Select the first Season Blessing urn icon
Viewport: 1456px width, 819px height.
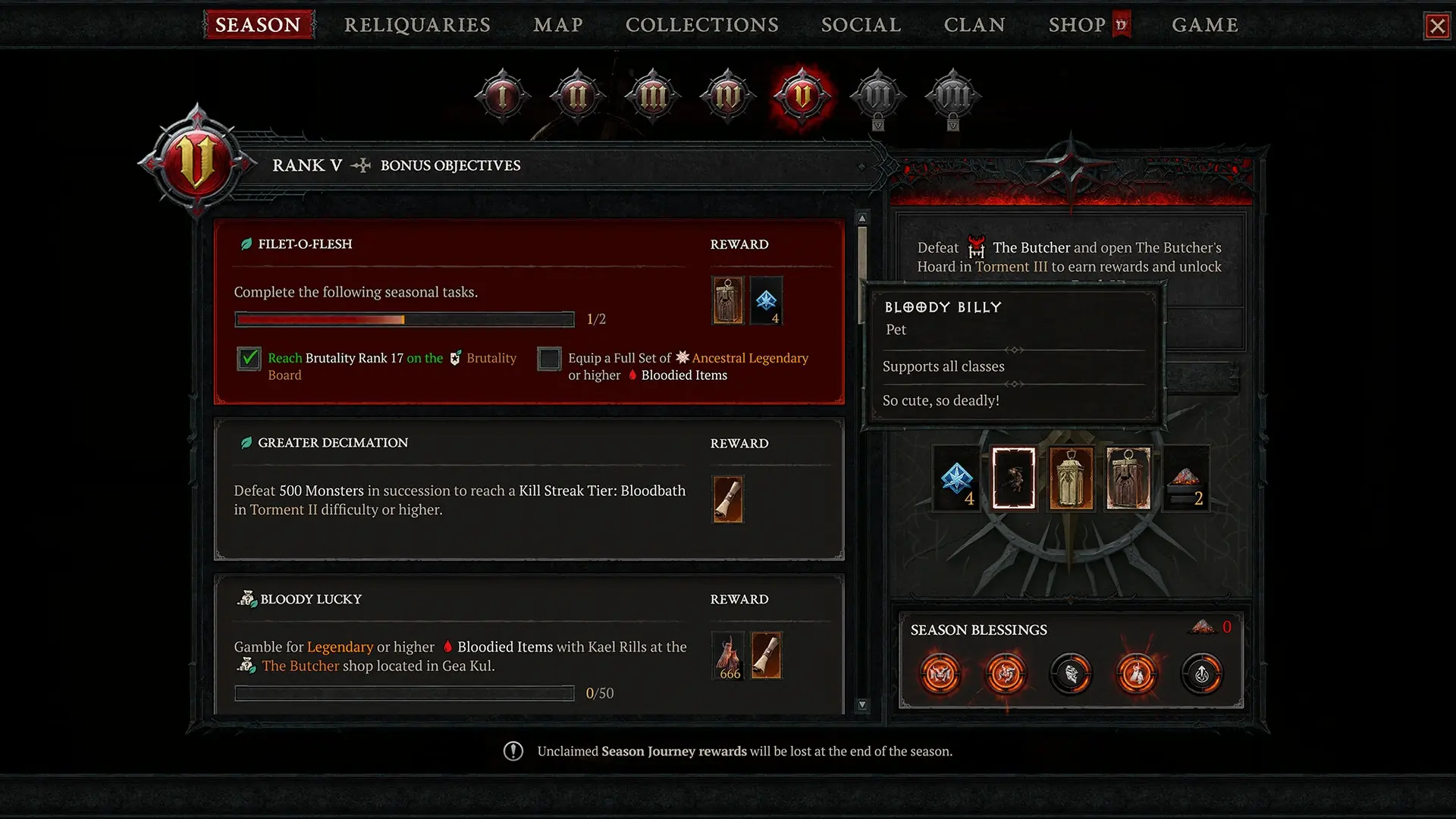coord(940,674)
